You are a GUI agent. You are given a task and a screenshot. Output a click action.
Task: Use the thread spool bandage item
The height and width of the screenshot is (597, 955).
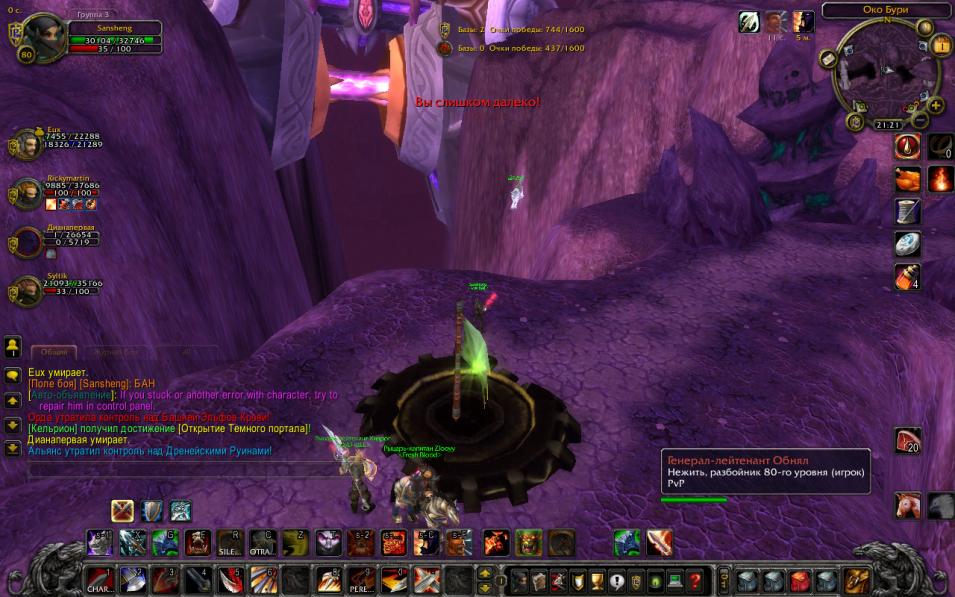(906, 212)
